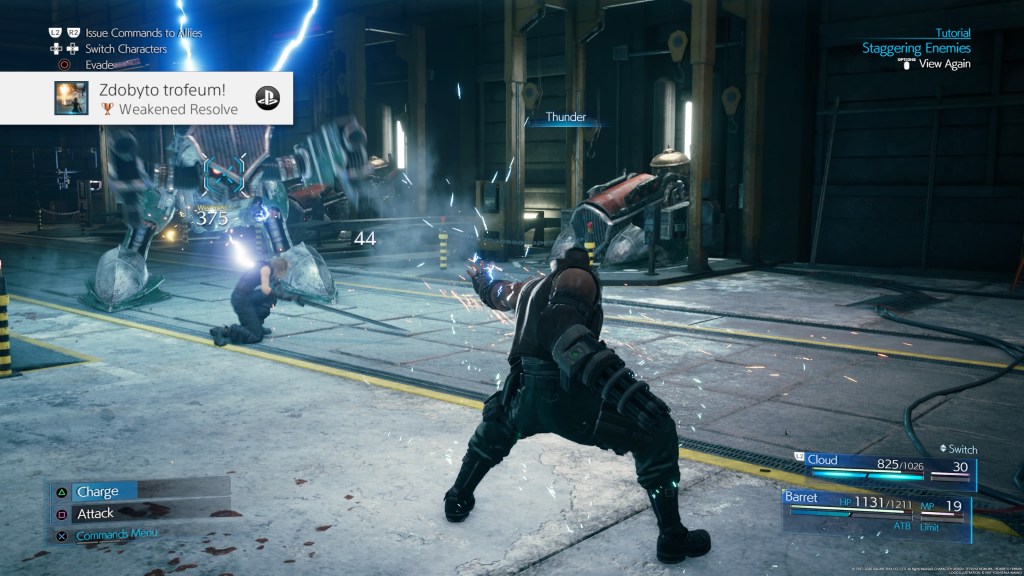Viewport: 1024px width, 576px height.
Task: Click the trophy notification thumbnail image
Action: tap(70, 98)
